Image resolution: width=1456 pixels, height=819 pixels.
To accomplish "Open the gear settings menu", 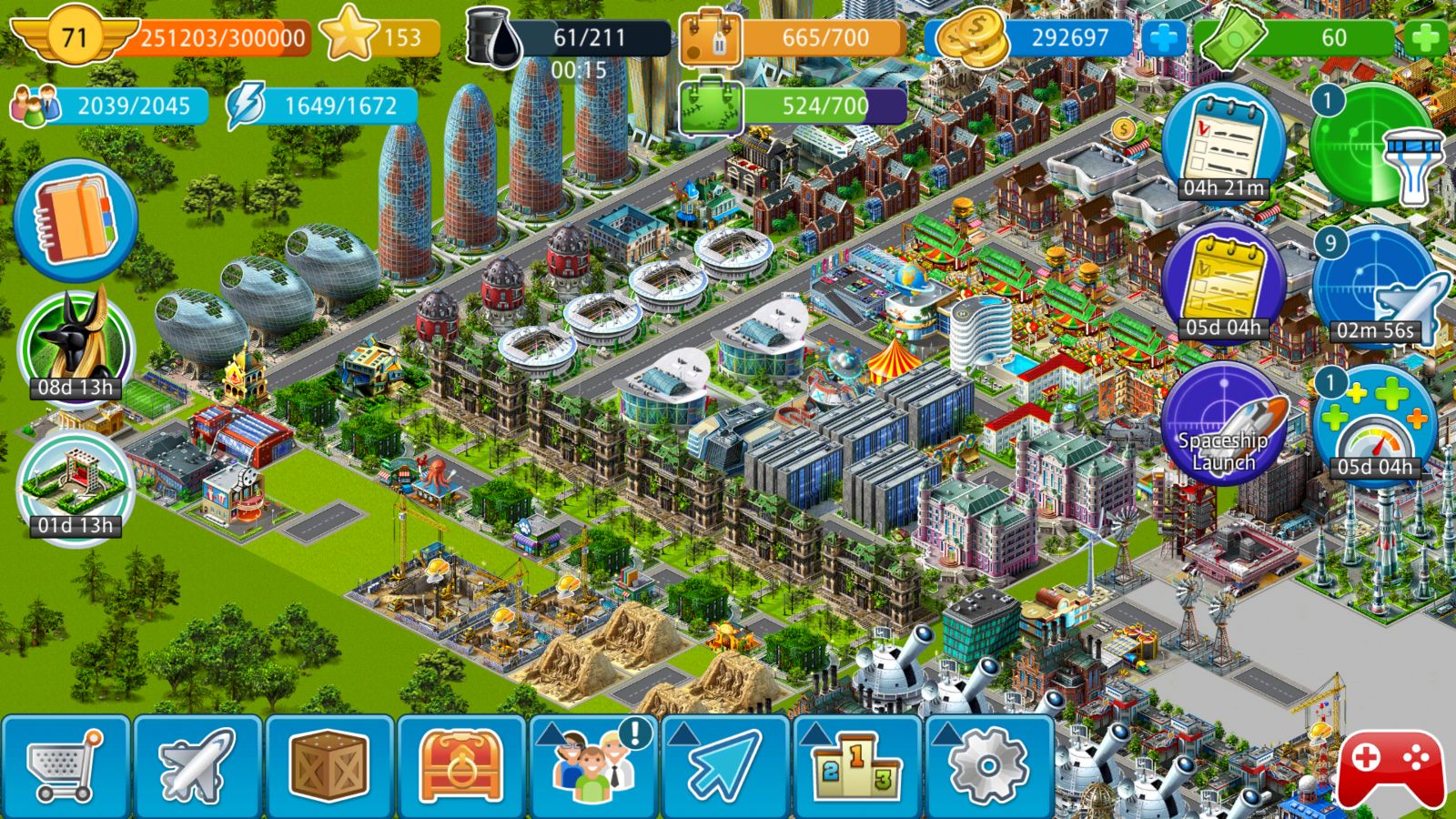I will (989, 766).
